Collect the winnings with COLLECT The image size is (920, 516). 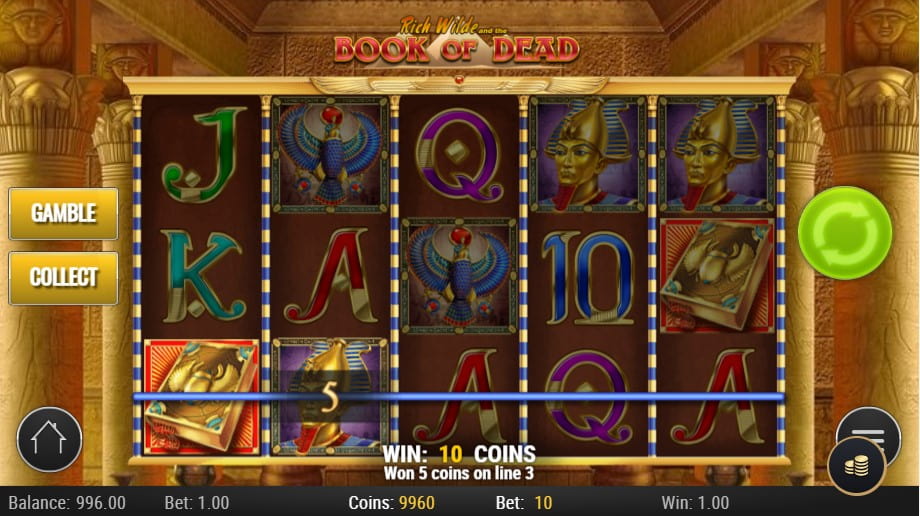63,277
